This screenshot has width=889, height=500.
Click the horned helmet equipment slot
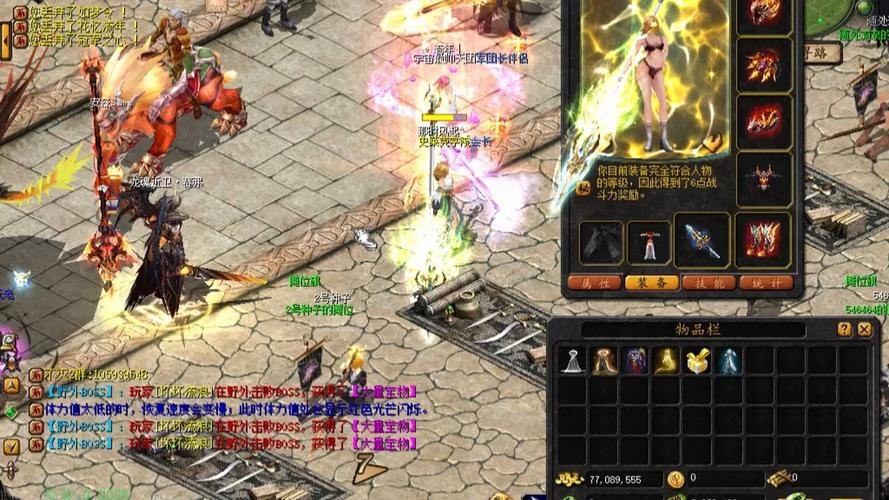tap(763, 180)
